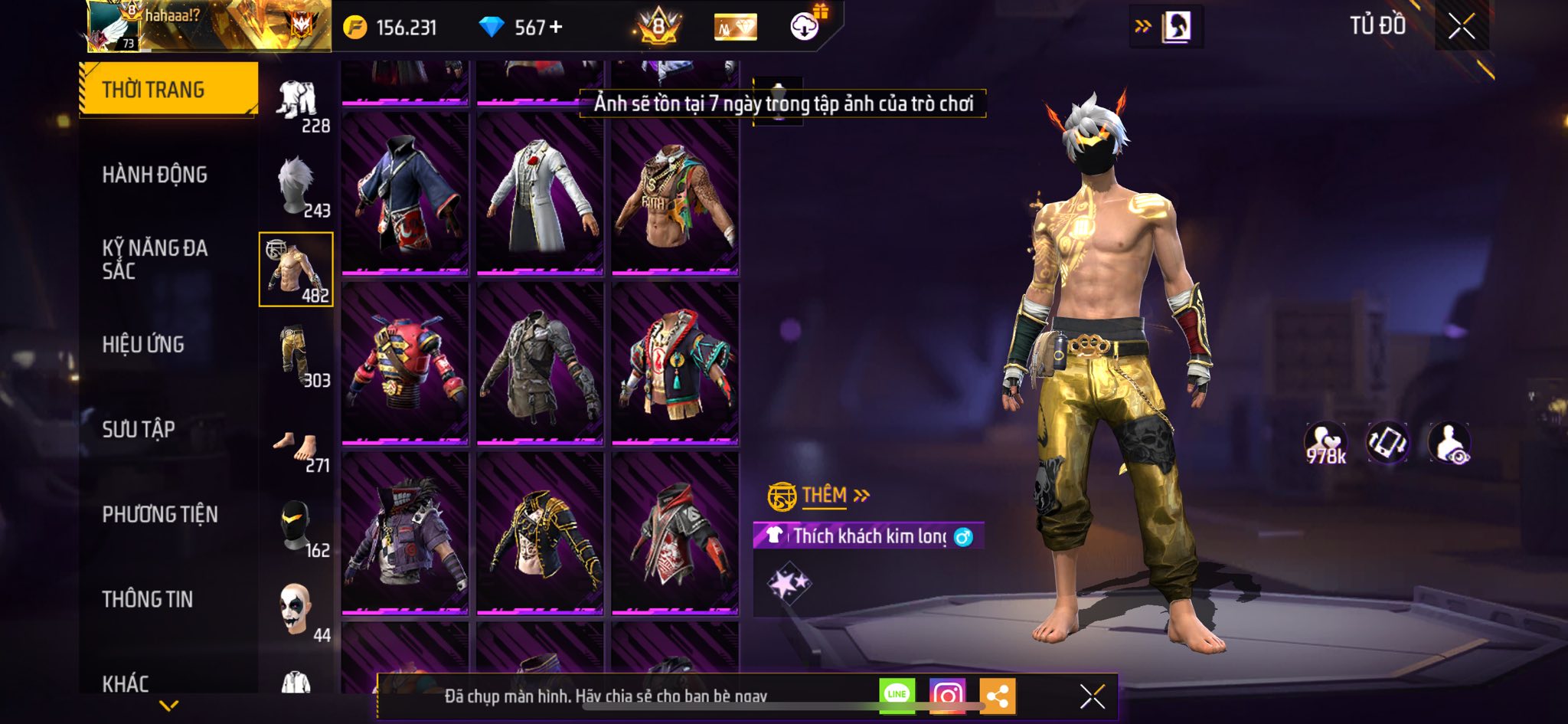
Task: Show the THÔNG TIN tab
Action: pyautogui.click(x=148, y=599)
